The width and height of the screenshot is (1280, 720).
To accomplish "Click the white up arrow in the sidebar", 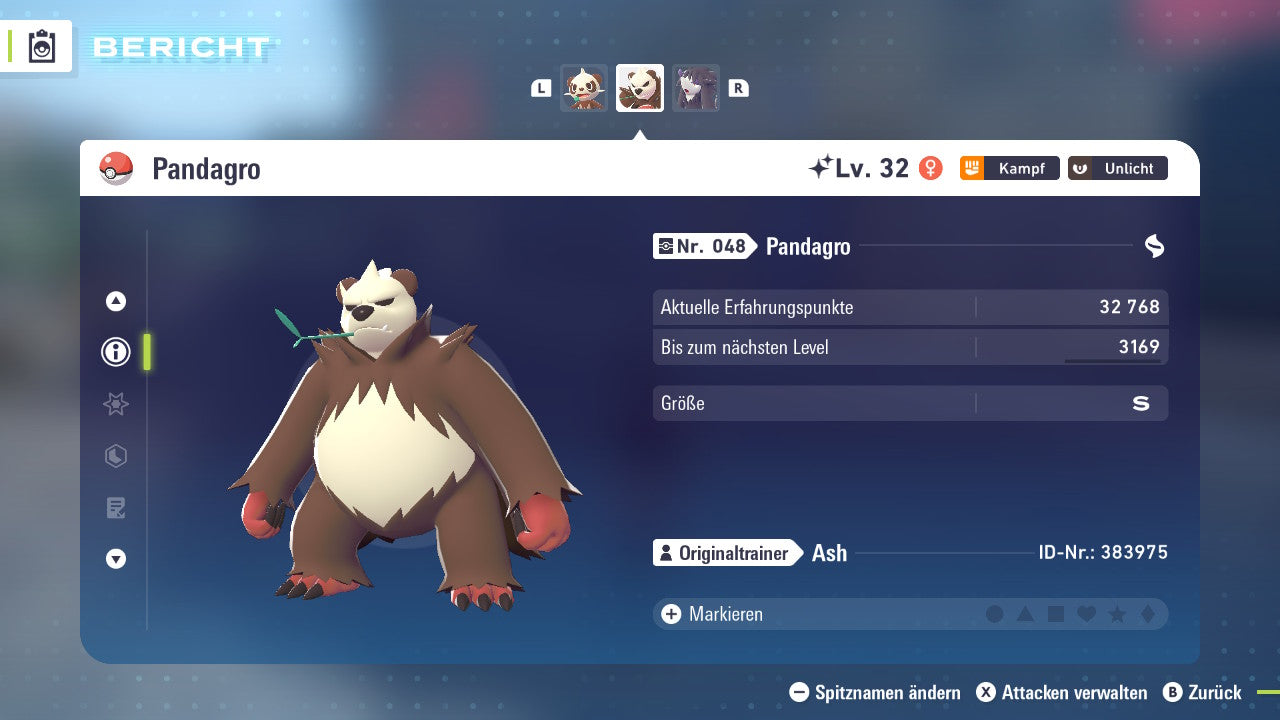I will coord(116,301).
